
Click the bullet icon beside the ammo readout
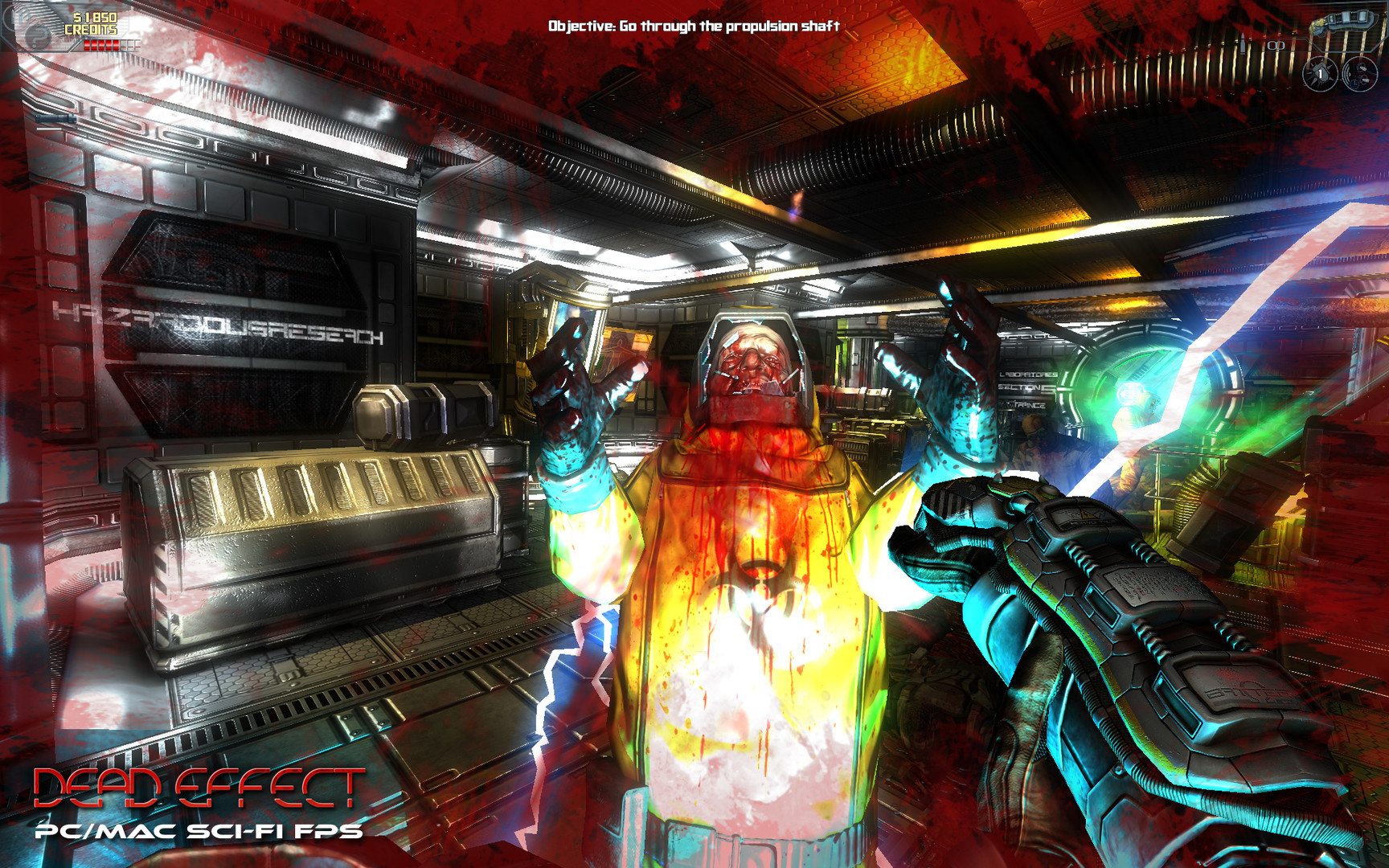(1244, 43)
